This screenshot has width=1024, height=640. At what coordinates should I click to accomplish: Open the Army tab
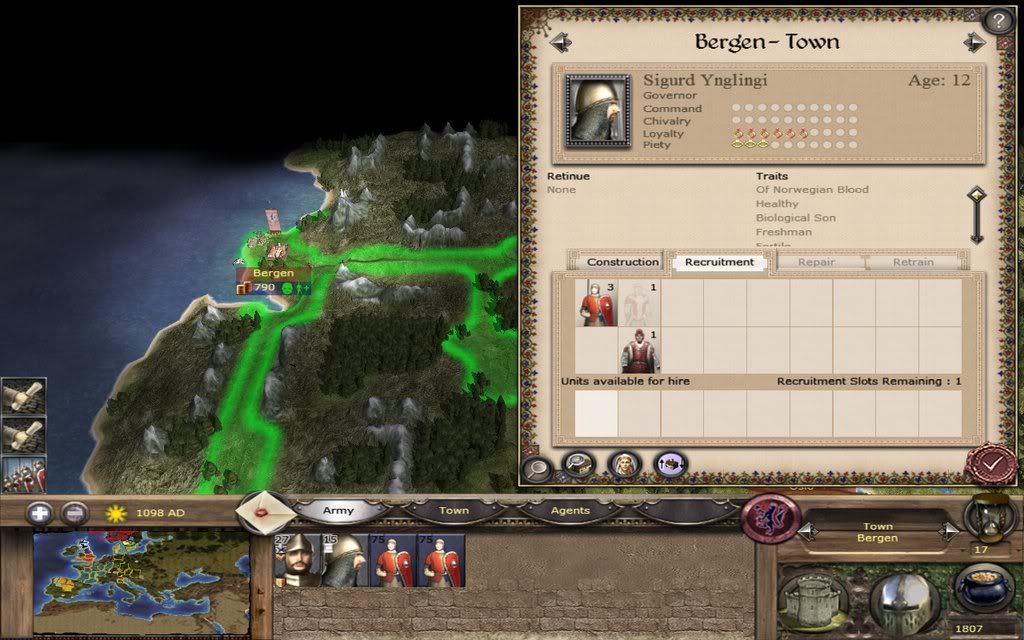point(338,510)
